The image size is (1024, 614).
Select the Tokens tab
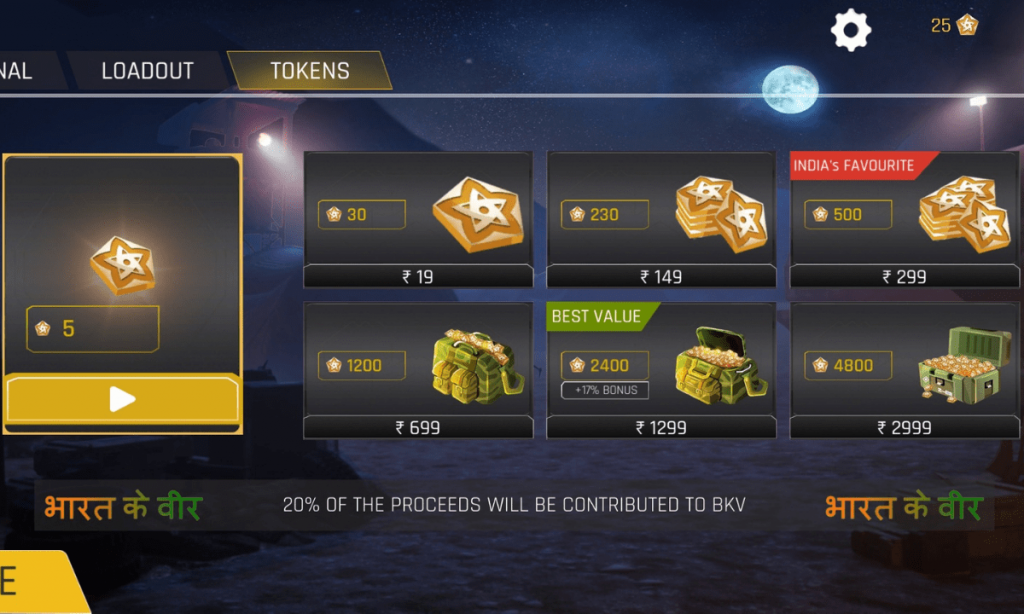(310, 72)
